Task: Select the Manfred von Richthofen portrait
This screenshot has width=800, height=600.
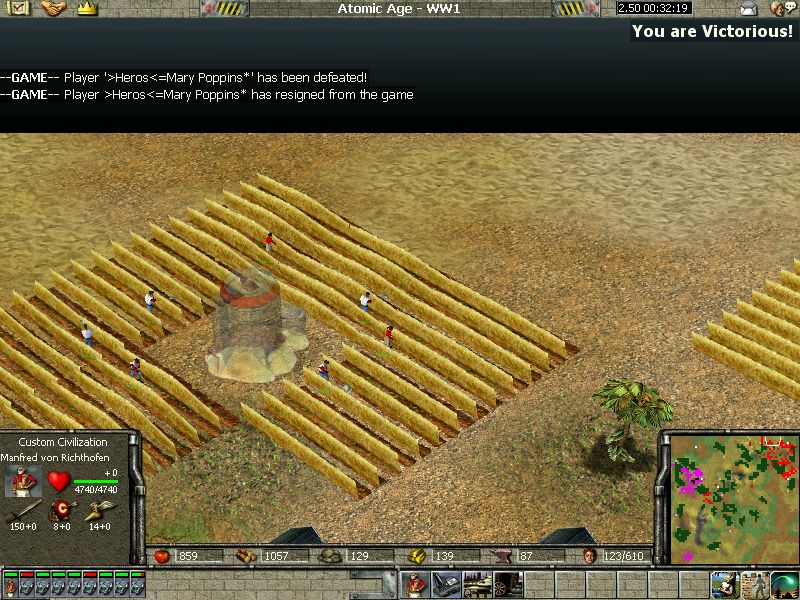Action: tap(21, 482)
